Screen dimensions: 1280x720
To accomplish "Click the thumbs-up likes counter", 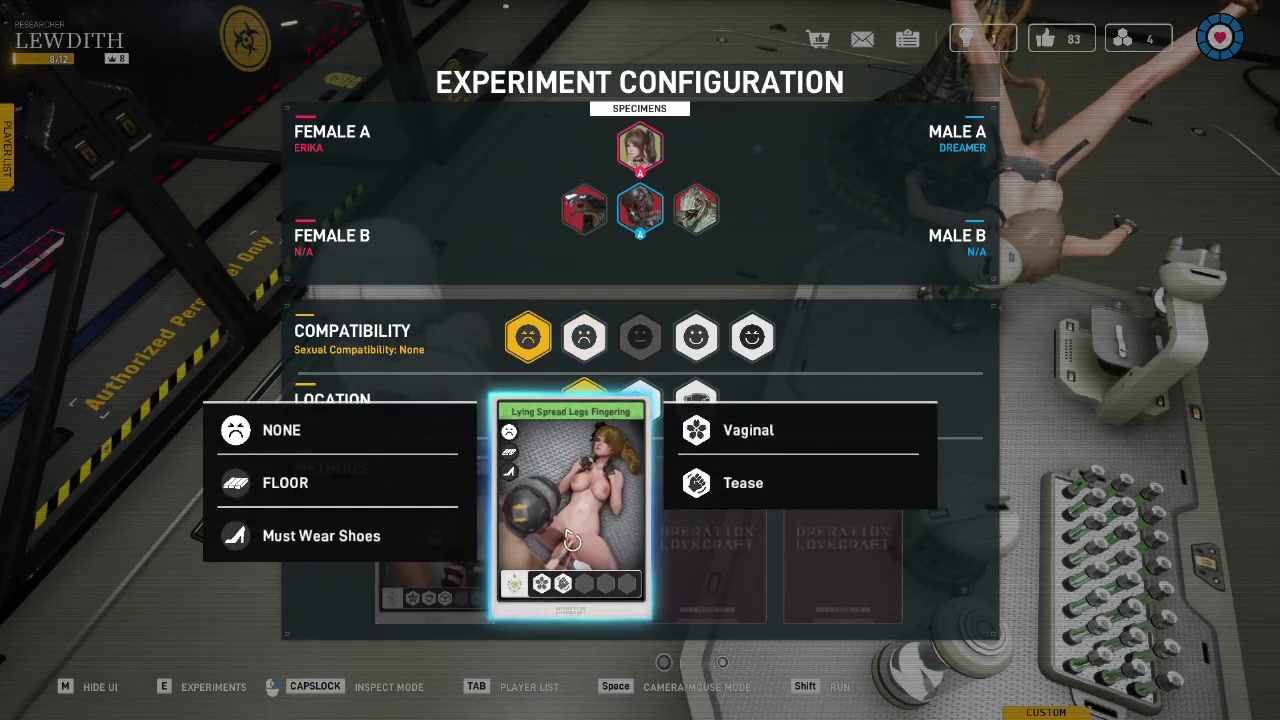I will 1061,39.
